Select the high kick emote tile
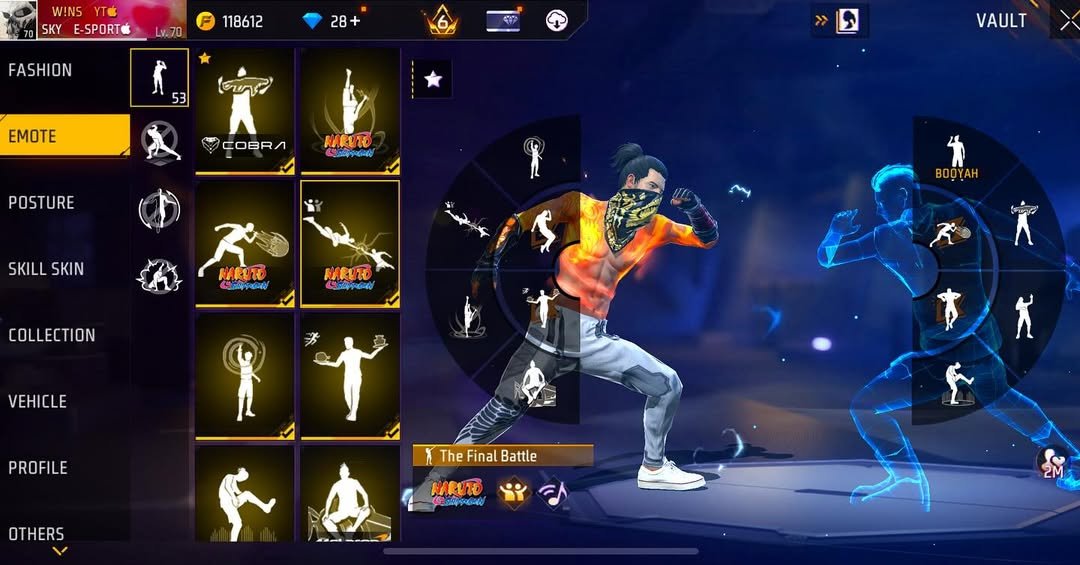The width and height of the screenshot is (1080, 565). (x=245, y=495)
